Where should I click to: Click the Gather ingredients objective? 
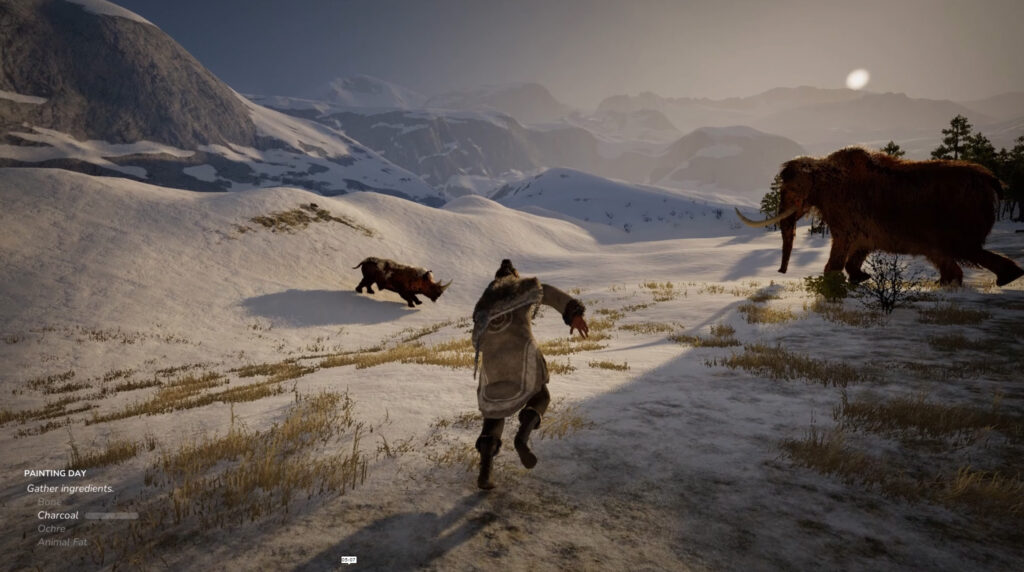point(70,488)
